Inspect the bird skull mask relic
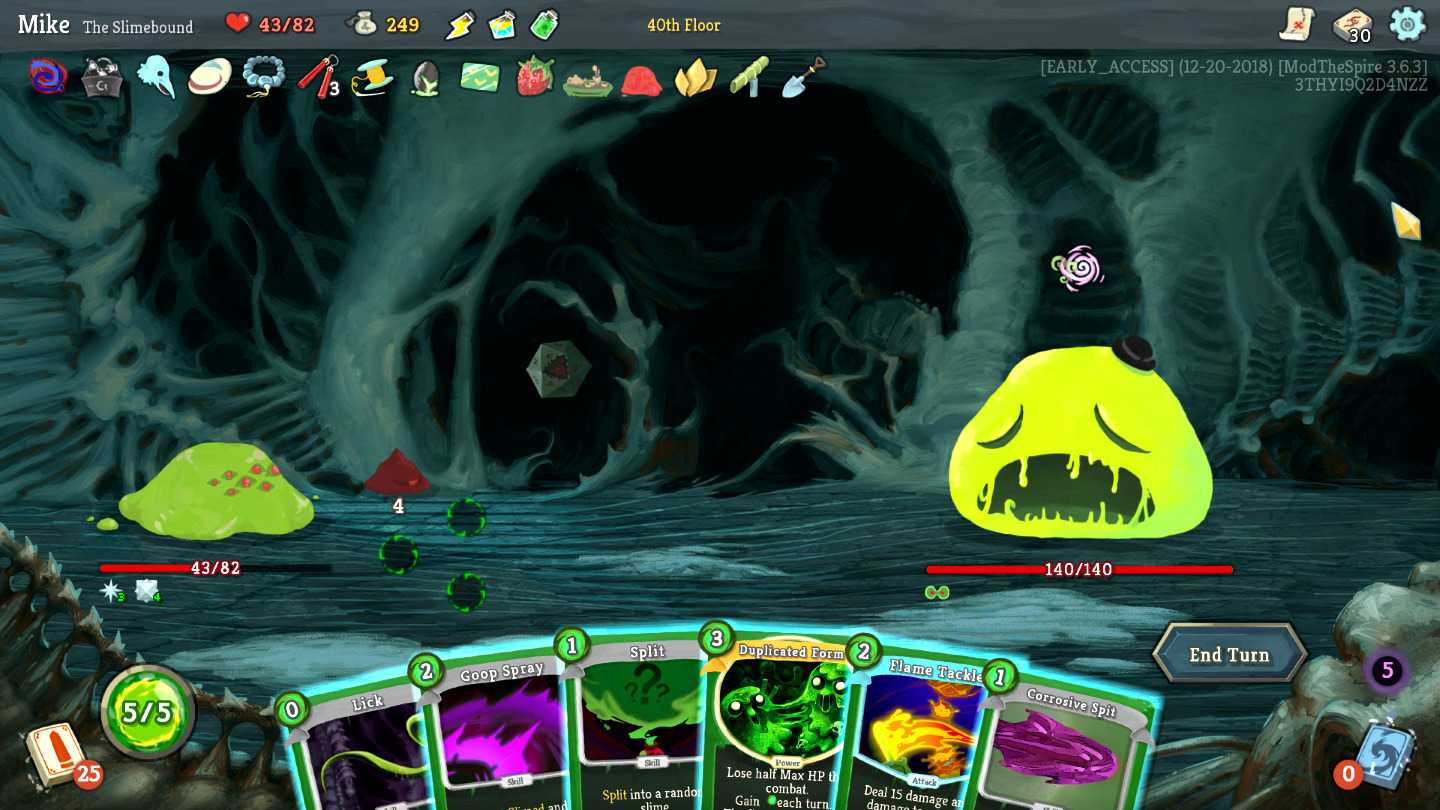This screenshot has width=1440, height=810. 156,76
